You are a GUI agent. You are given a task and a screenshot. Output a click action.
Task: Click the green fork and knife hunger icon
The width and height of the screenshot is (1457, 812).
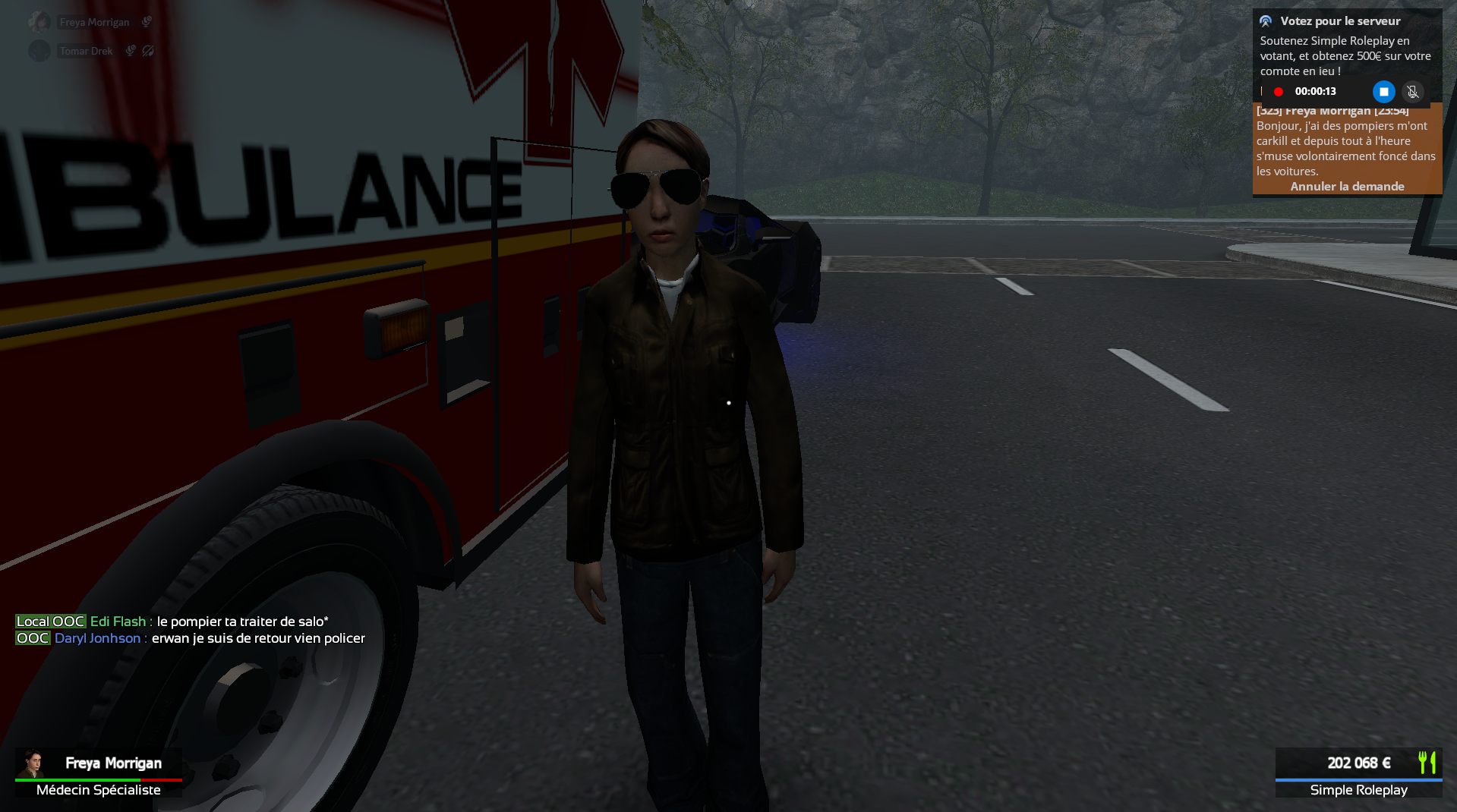coord(1427,762)
